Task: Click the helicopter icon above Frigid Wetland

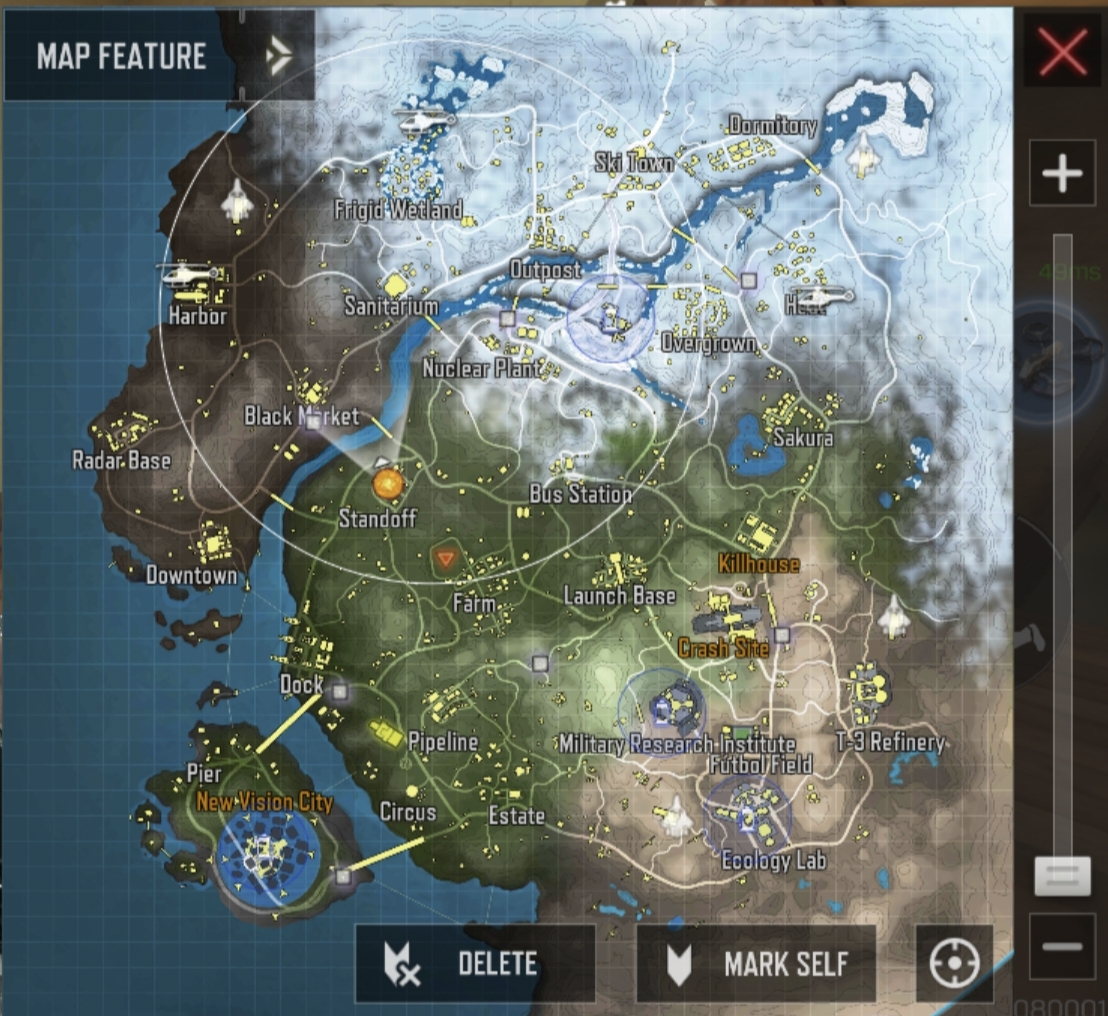Action: click(426, 121)
